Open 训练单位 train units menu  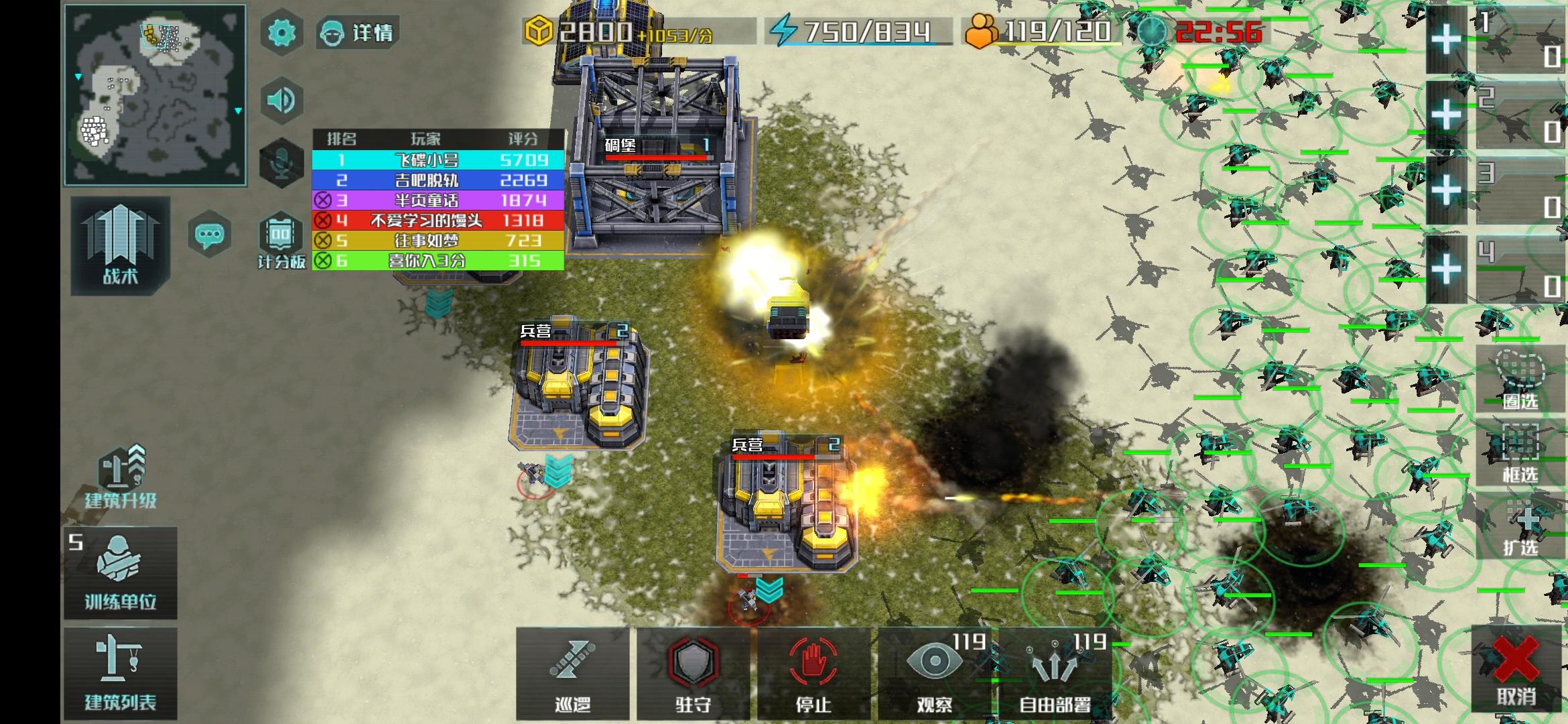[121, 573]
